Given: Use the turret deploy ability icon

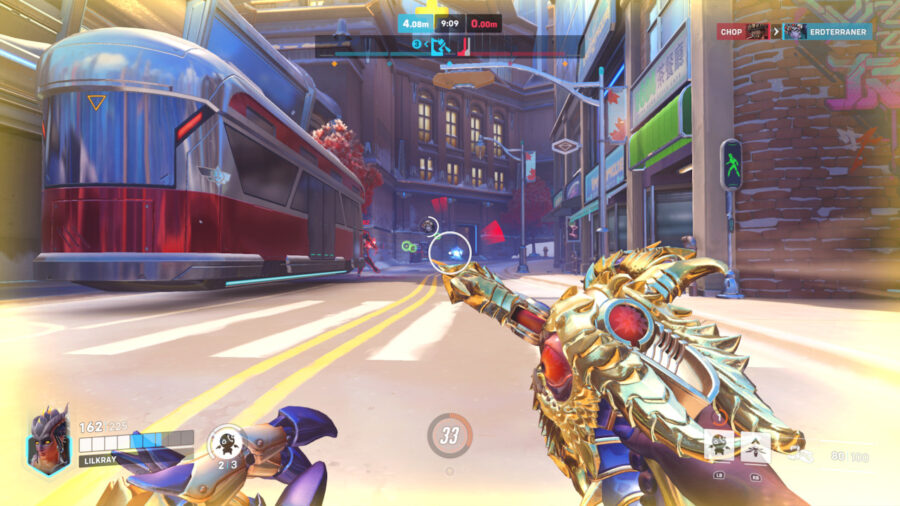Looking at the screenshot, I should coord(719,444).
